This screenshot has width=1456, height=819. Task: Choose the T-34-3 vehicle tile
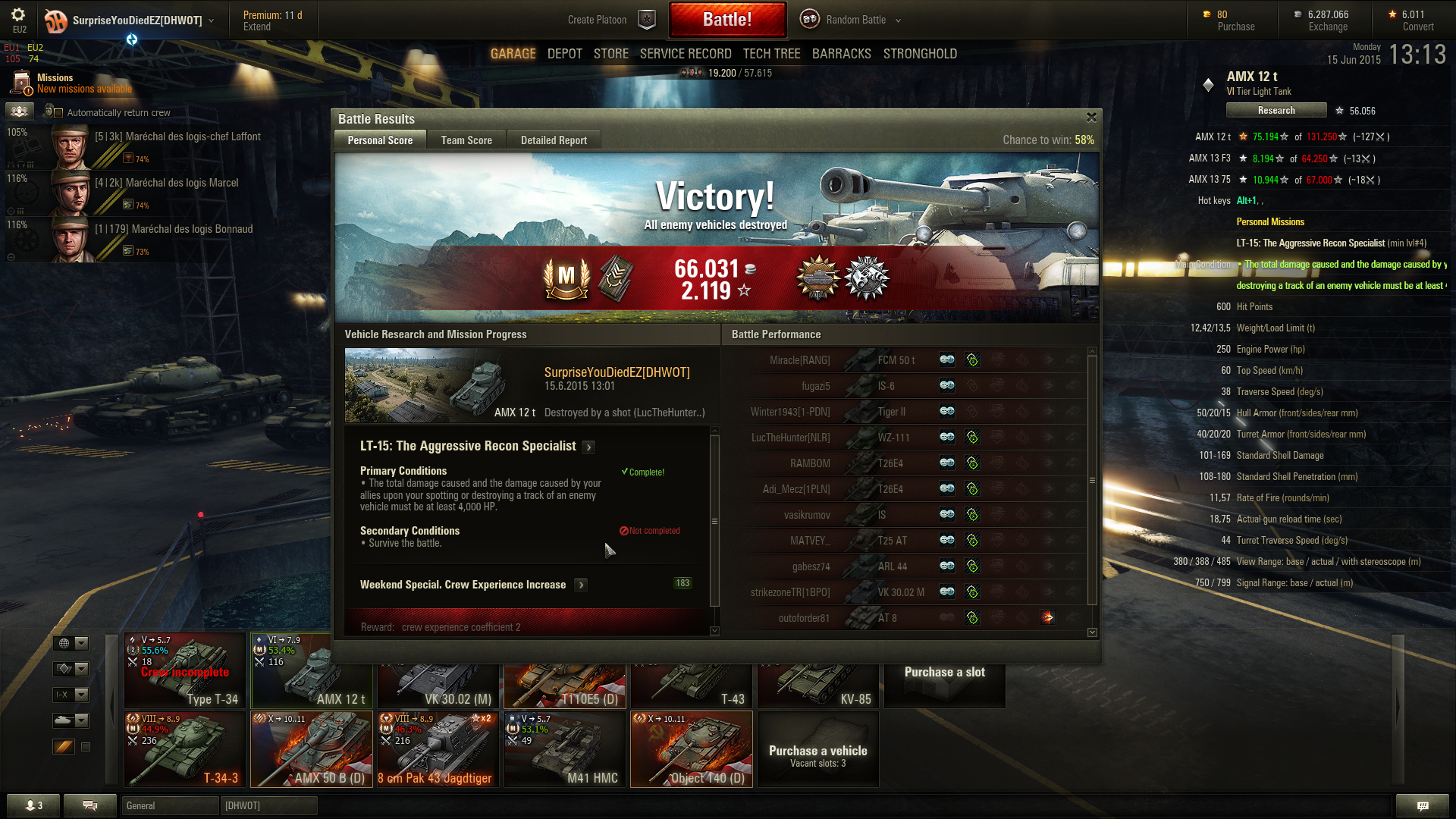click(x=185, y=749)
